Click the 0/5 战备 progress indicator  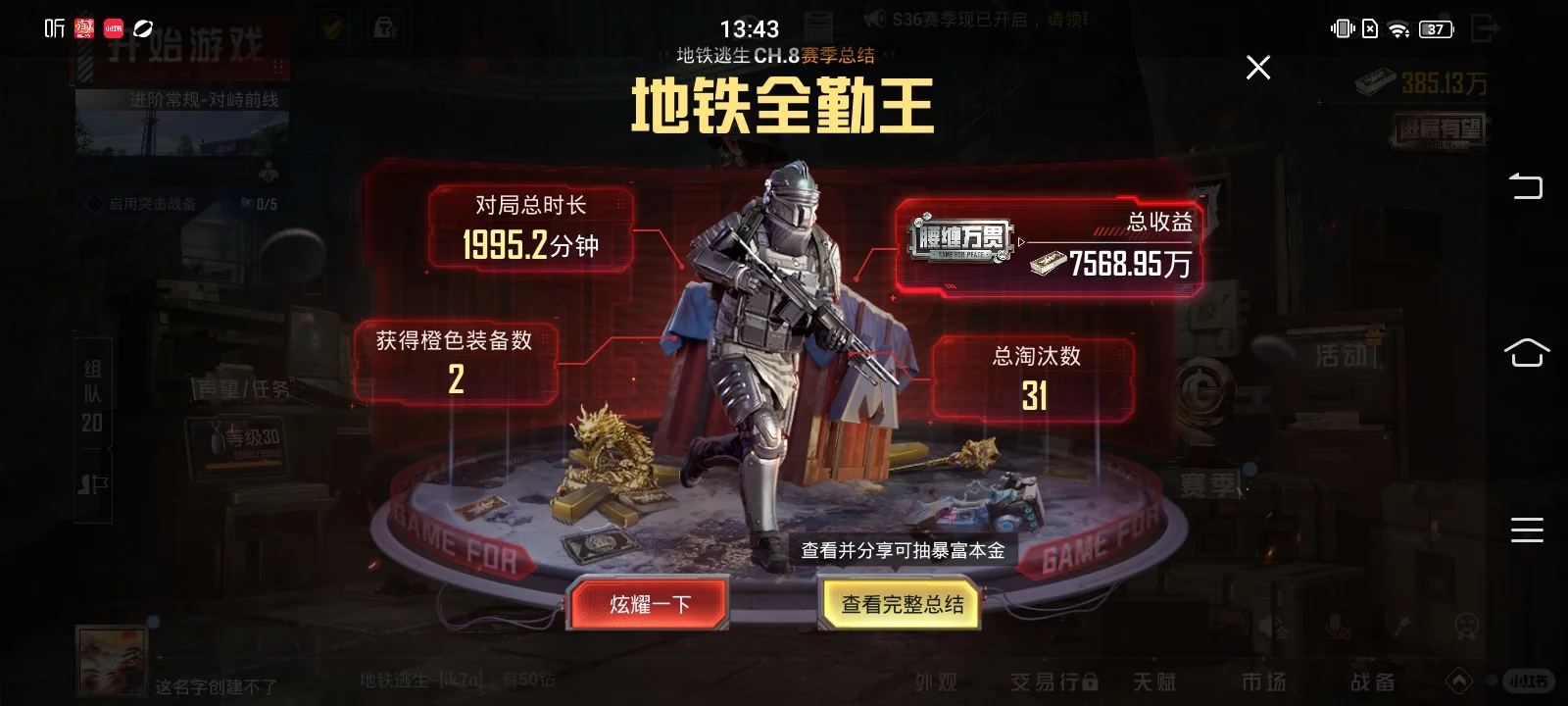[267, 204]
